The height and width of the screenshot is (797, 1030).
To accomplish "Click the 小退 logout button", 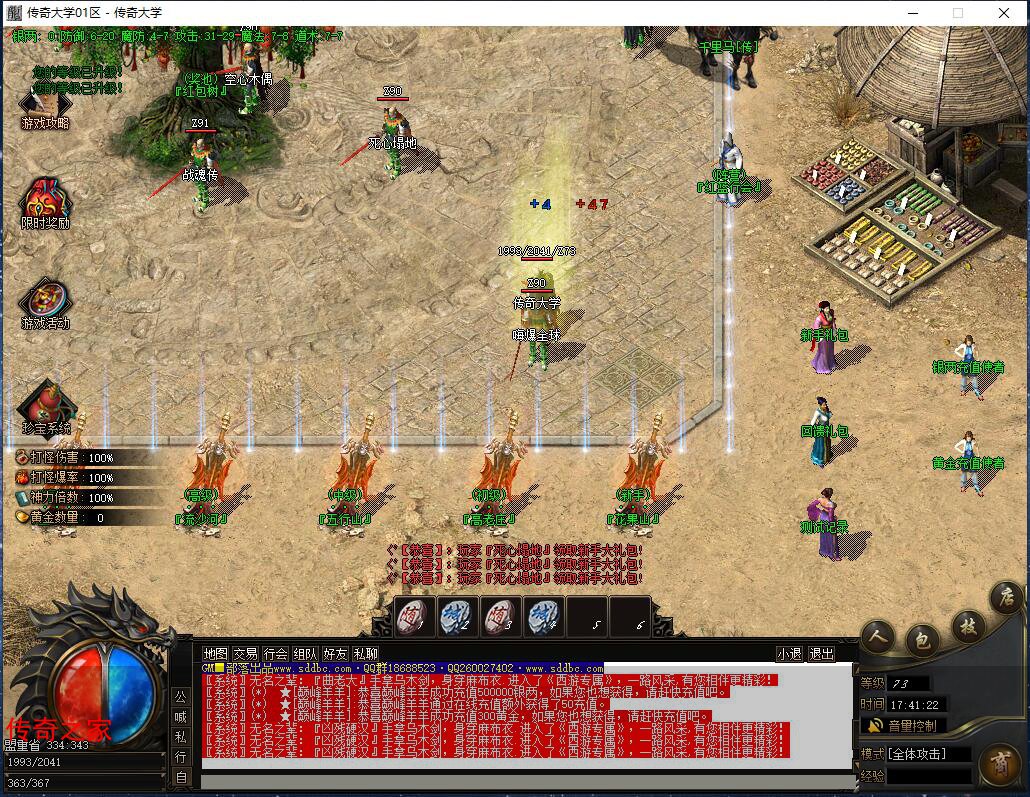I will click(x=789, y=653).
